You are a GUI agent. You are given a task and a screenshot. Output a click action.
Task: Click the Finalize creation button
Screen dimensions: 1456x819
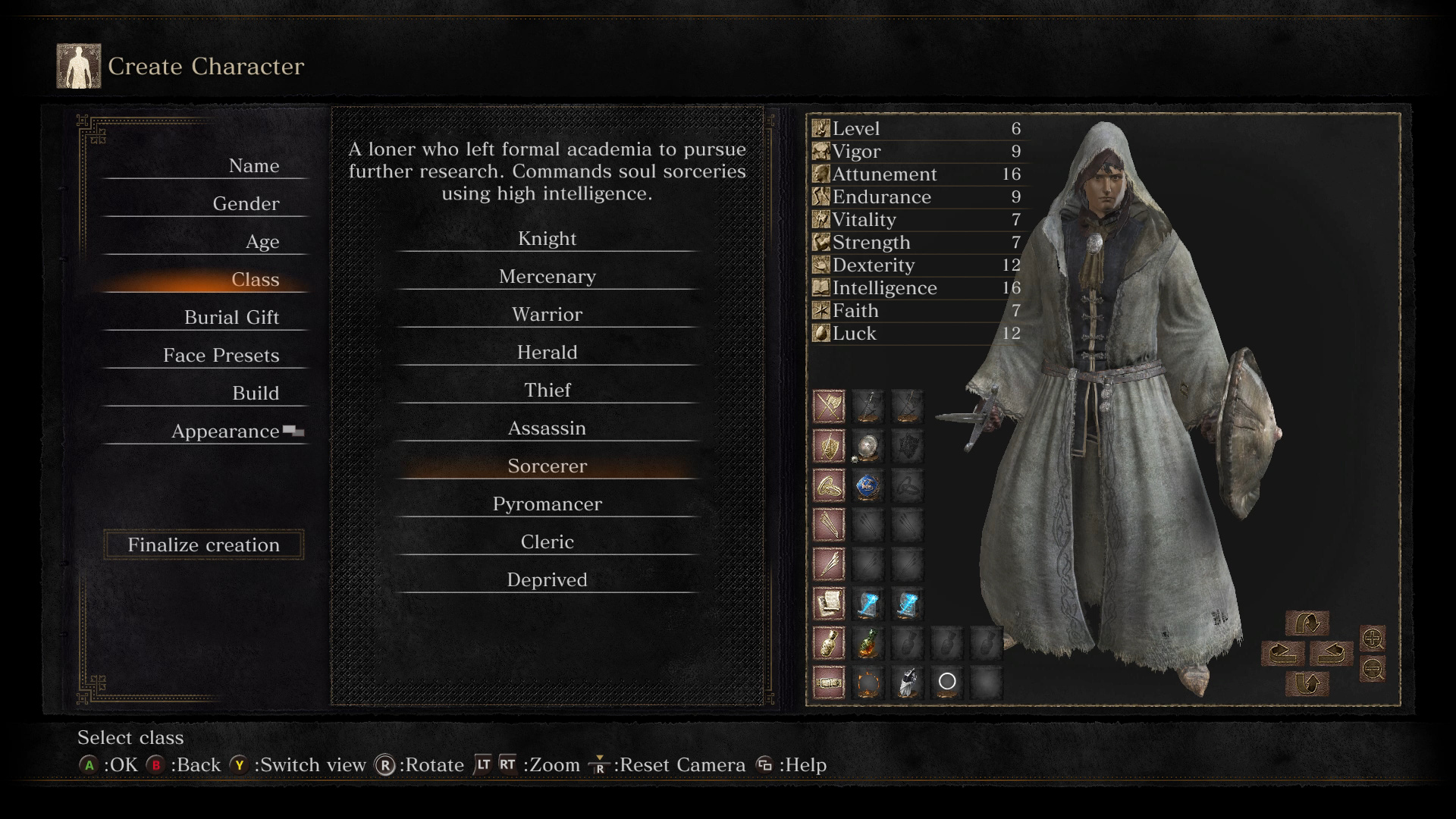[203, 545]
